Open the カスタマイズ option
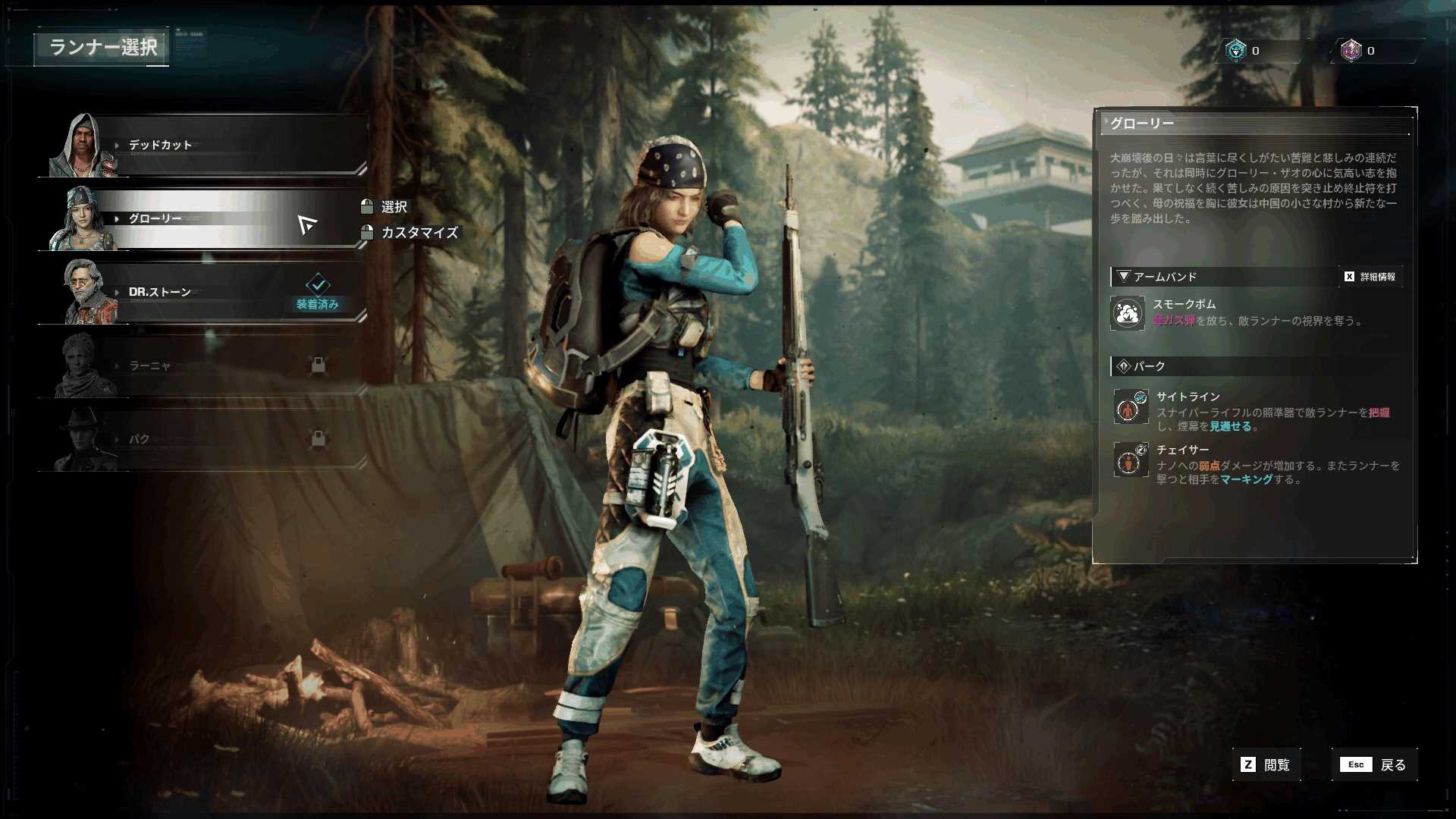The width and height of the screenshot is (1456, 819). point(419,233)
